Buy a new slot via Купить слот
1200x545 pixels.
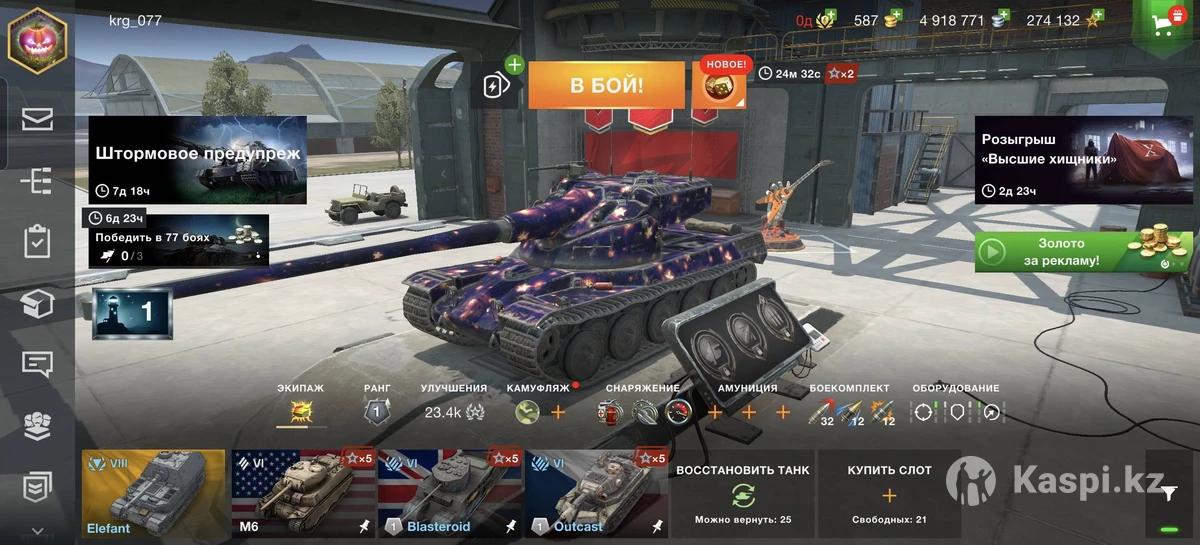889,494
